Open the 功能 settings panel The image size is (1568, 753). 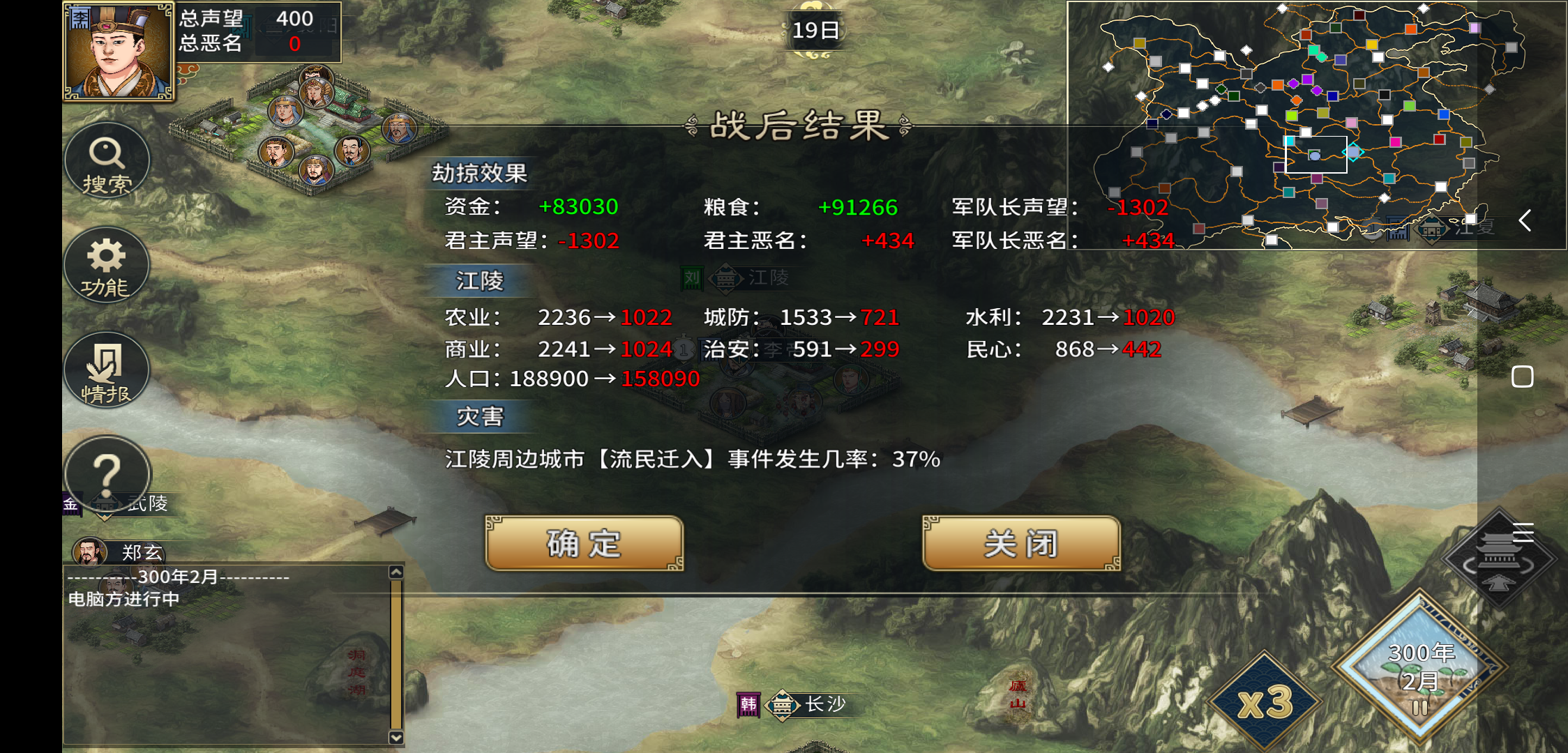point(107,266)
